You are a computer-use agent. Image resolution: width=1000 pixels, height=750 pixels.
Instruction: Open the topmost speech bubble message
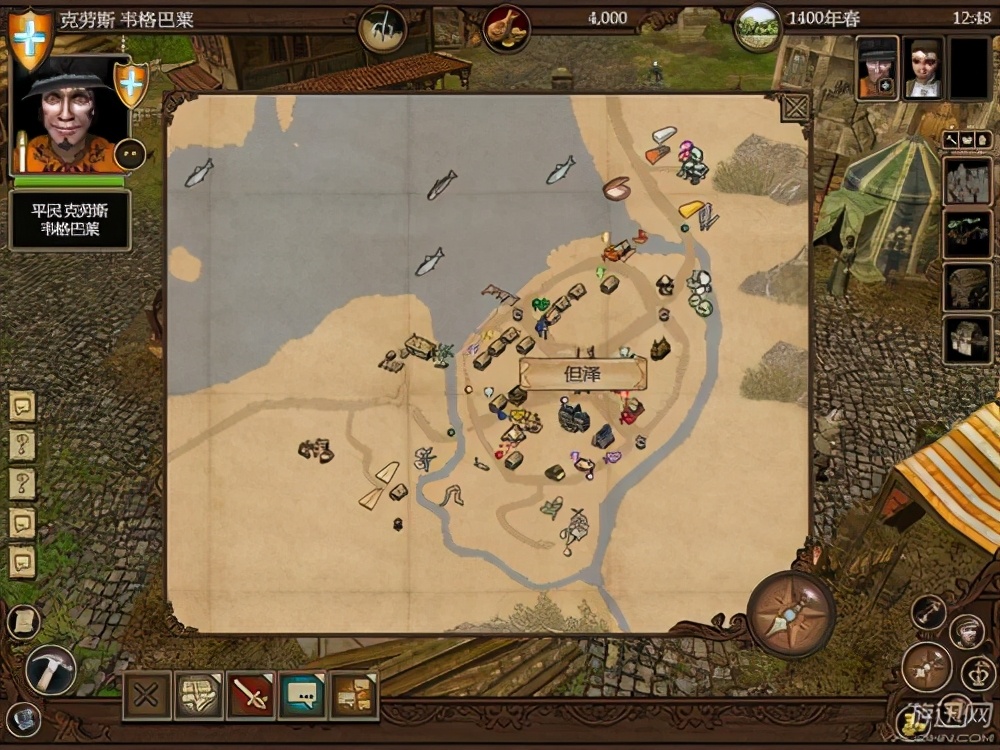pos(22,405)
